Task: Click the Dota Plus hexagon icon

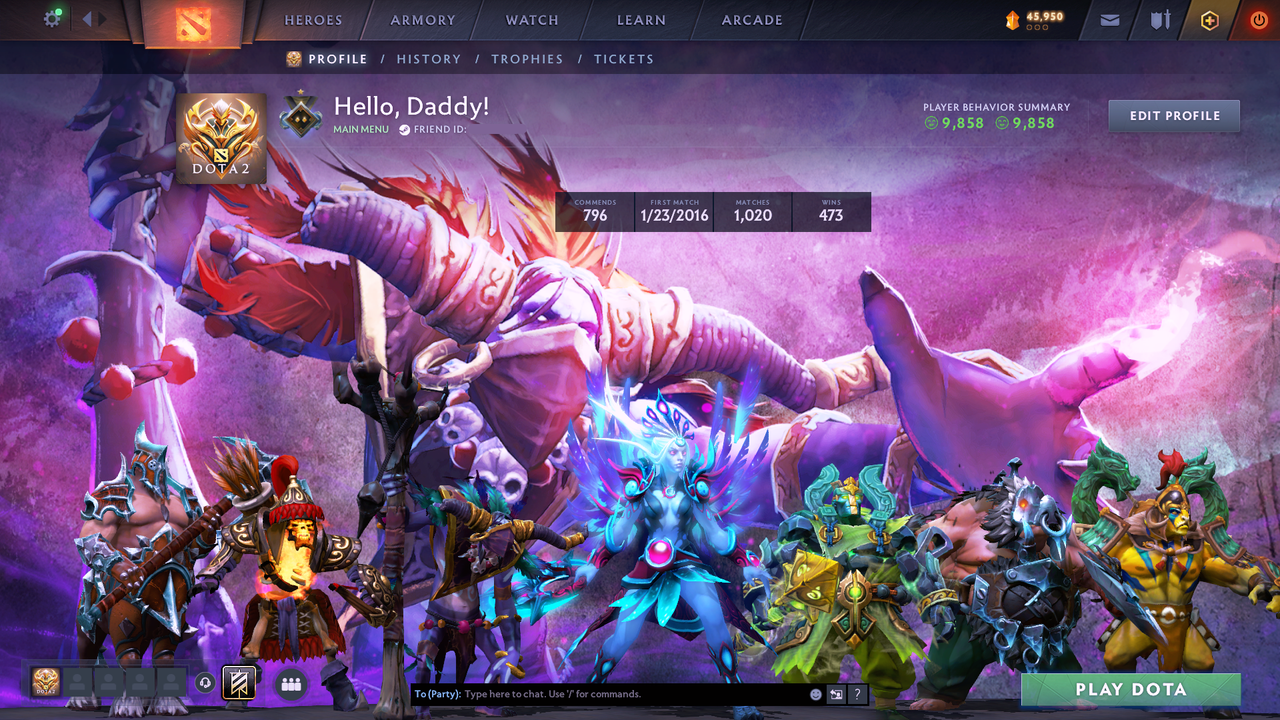Action: click(x=1209, y=19)
